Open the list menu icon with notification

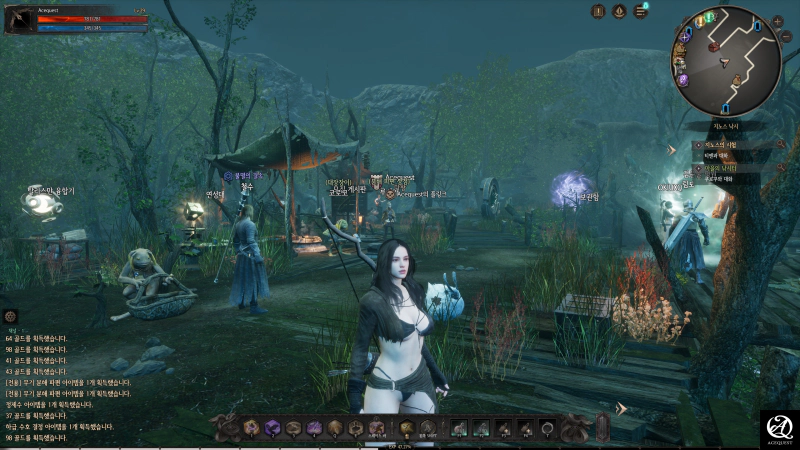tap(640, 11)
